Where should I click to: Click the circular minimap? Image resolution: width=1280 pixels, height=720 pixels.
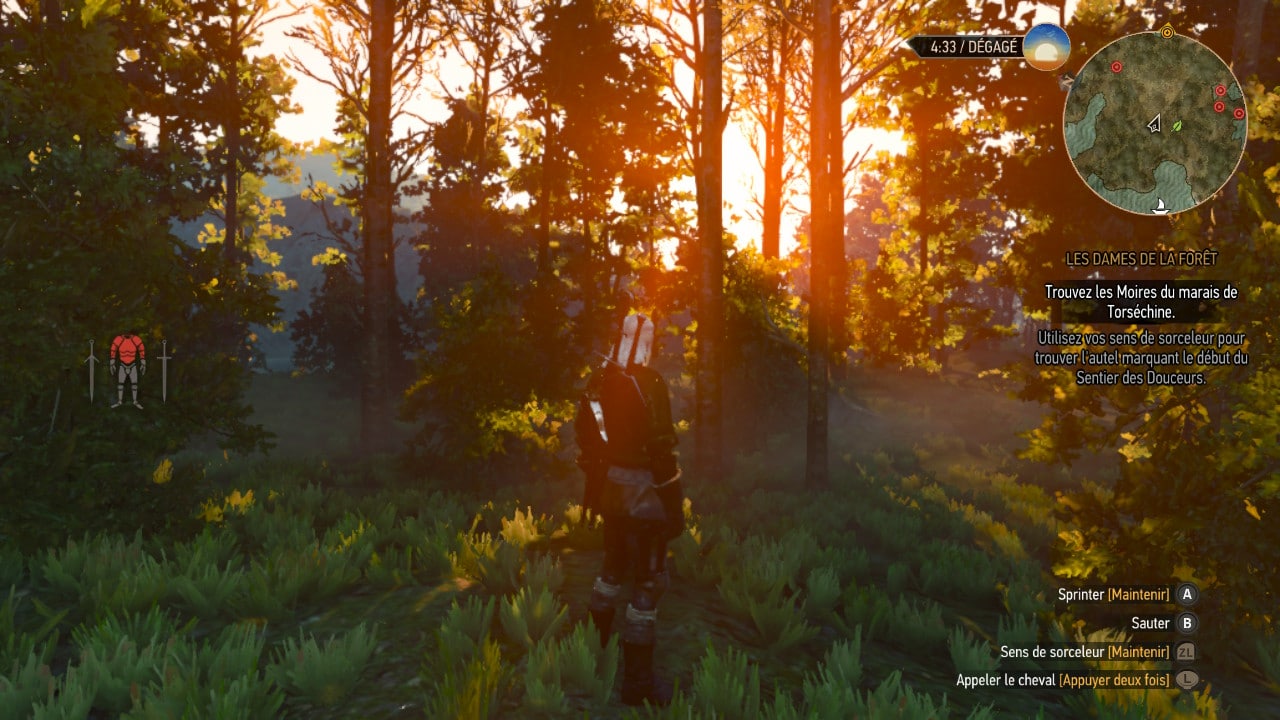[1155, 123]
